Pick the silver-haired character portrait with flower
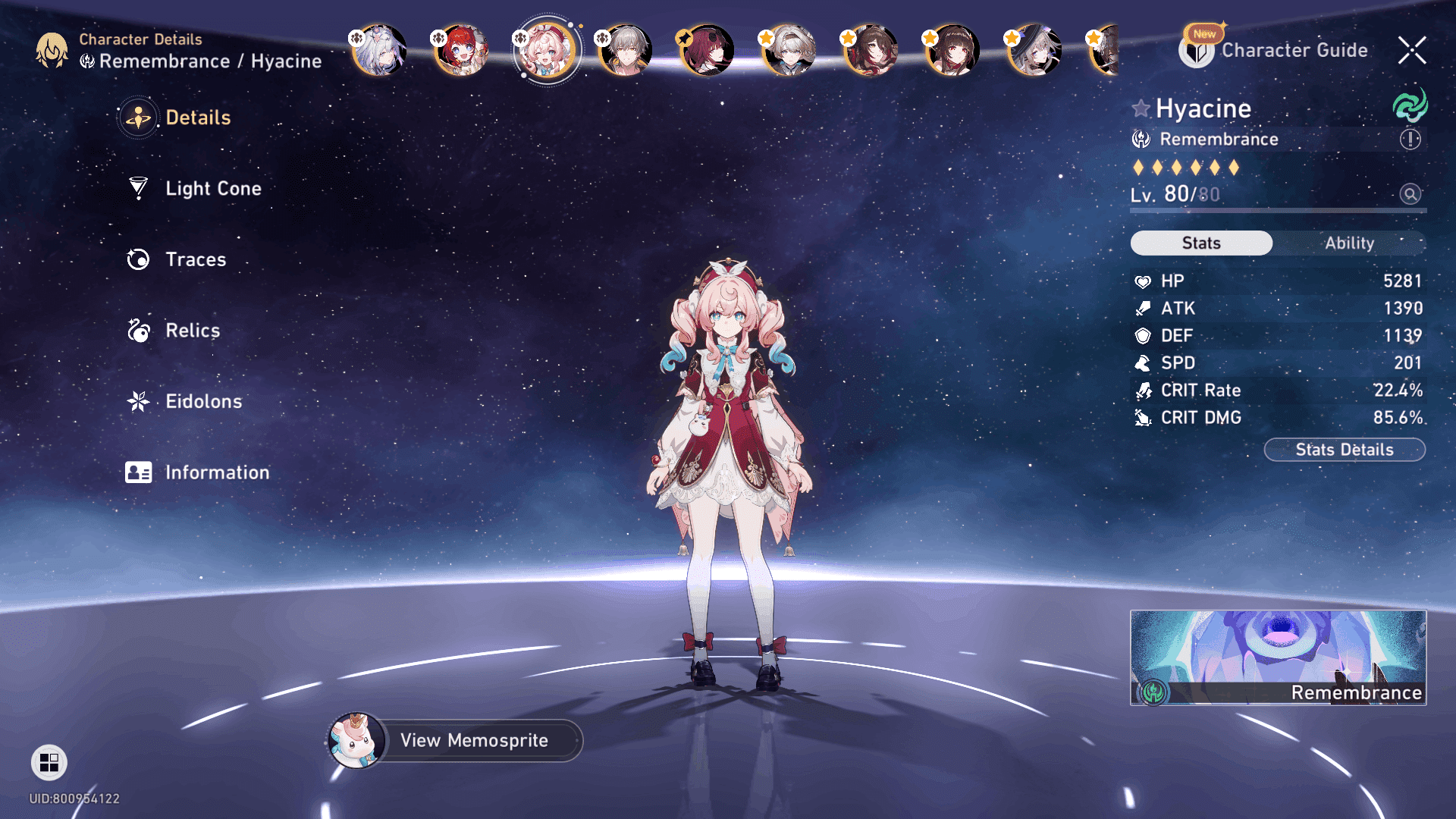Image resolution: width=1456 pixels, height=819 pixels. (x=380, y=50)
